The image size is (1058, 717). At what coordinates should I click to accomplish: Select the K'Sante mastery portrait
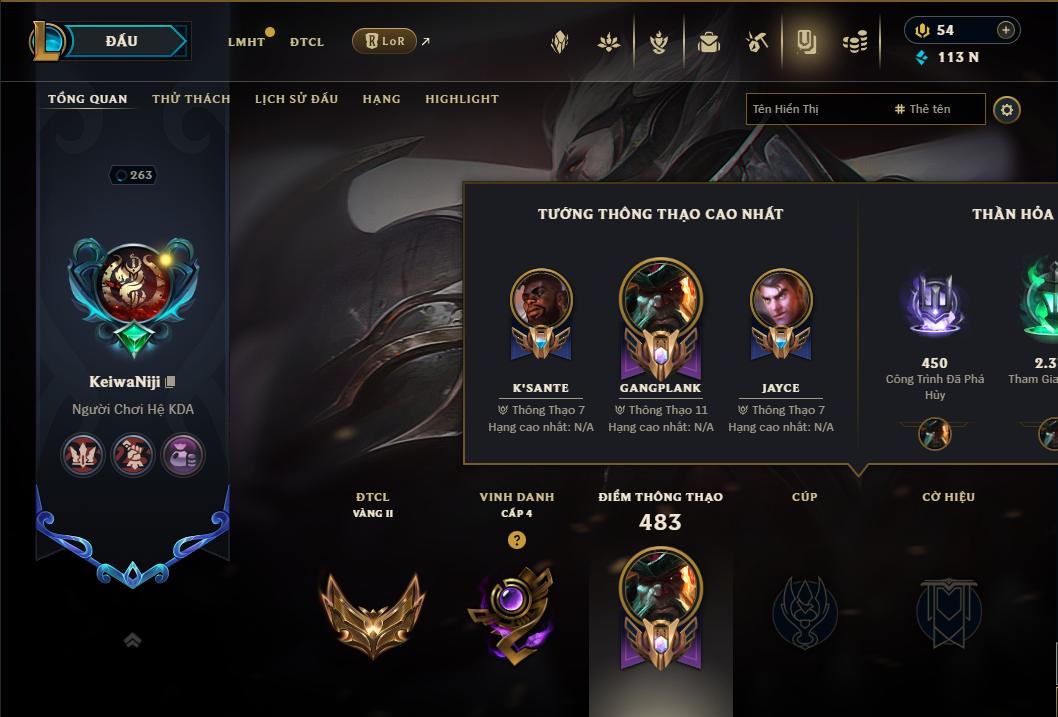click(541, 300)
